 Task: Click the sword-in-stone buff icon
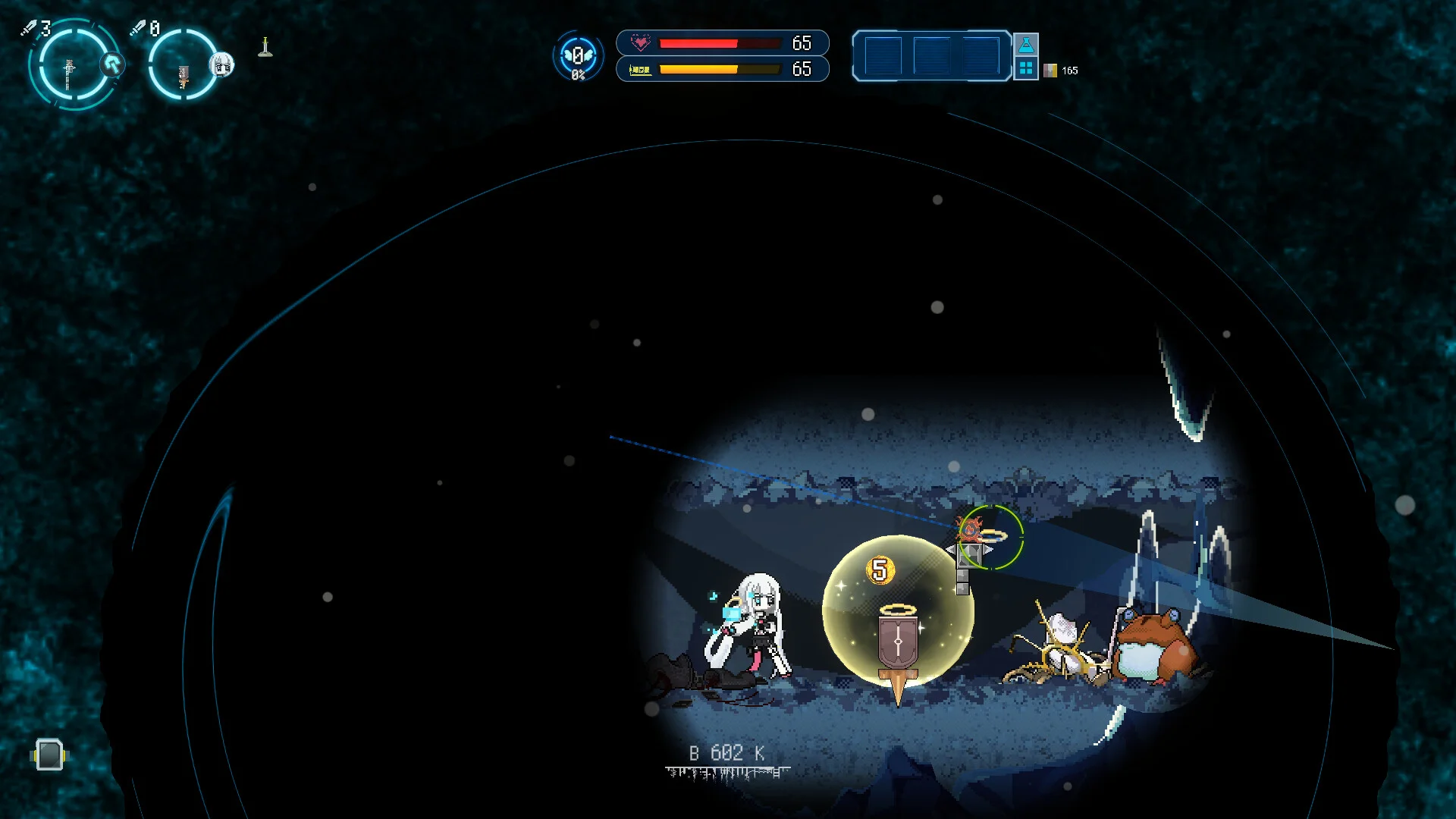[265, 47]
